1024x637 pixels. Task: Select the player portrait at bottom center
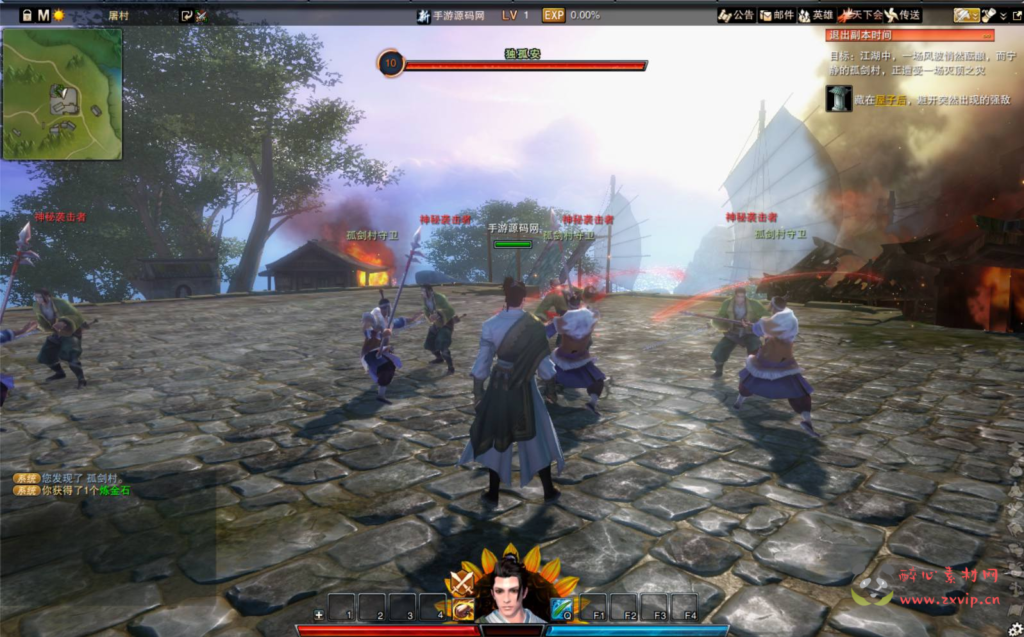pyautogui.click(x=511, y=592)
